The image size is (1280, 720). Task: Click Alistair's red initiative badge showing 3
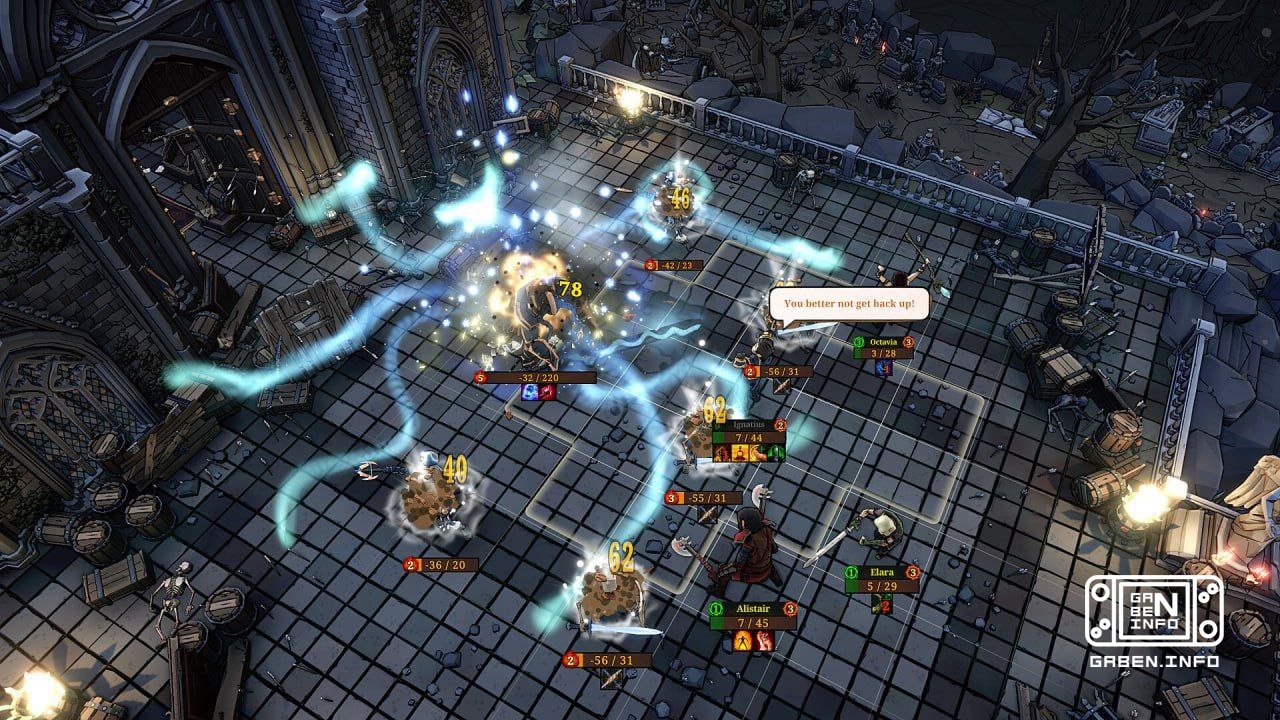[790, 608]
